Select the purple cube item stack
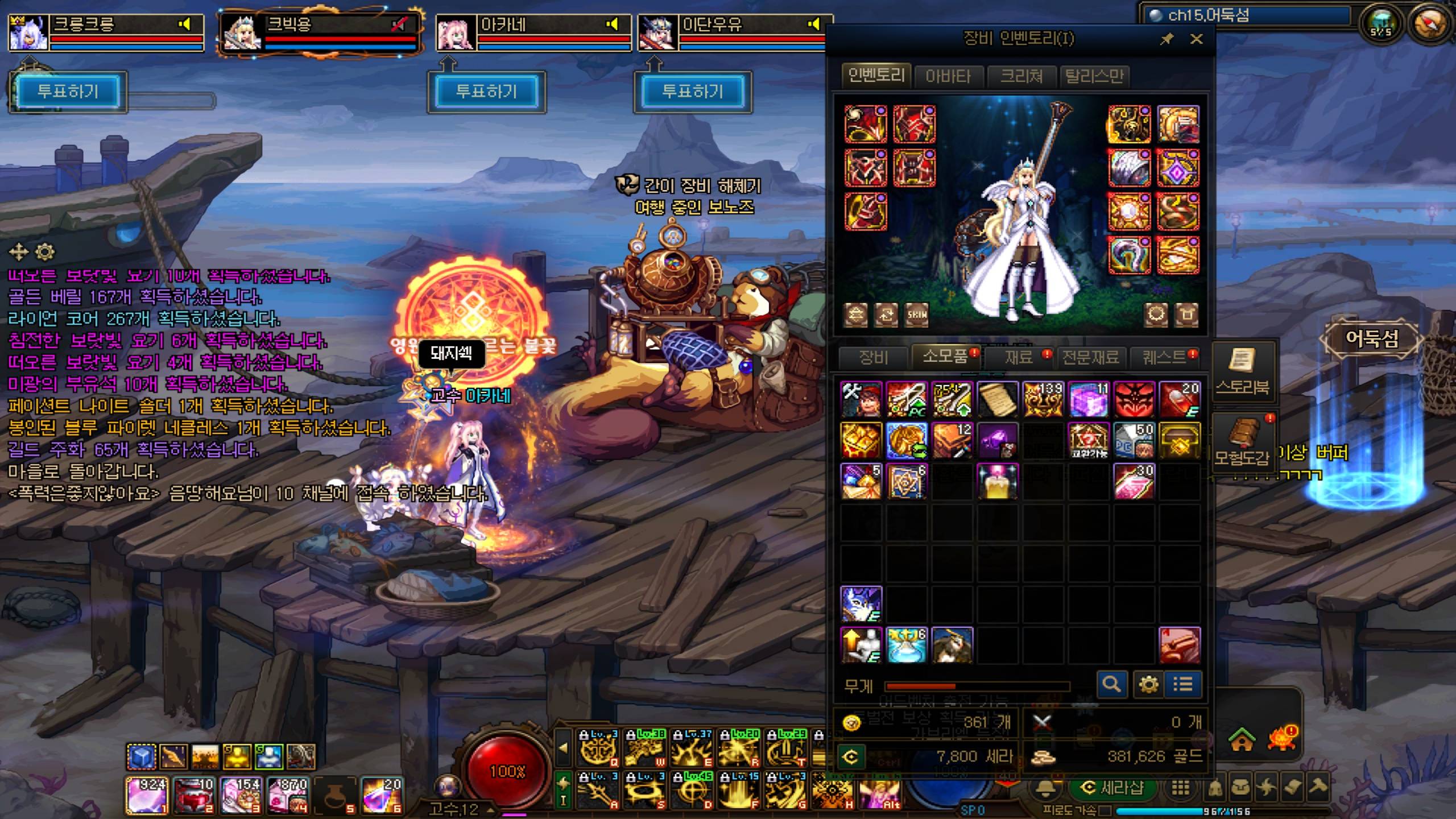 coord(1089,399)
